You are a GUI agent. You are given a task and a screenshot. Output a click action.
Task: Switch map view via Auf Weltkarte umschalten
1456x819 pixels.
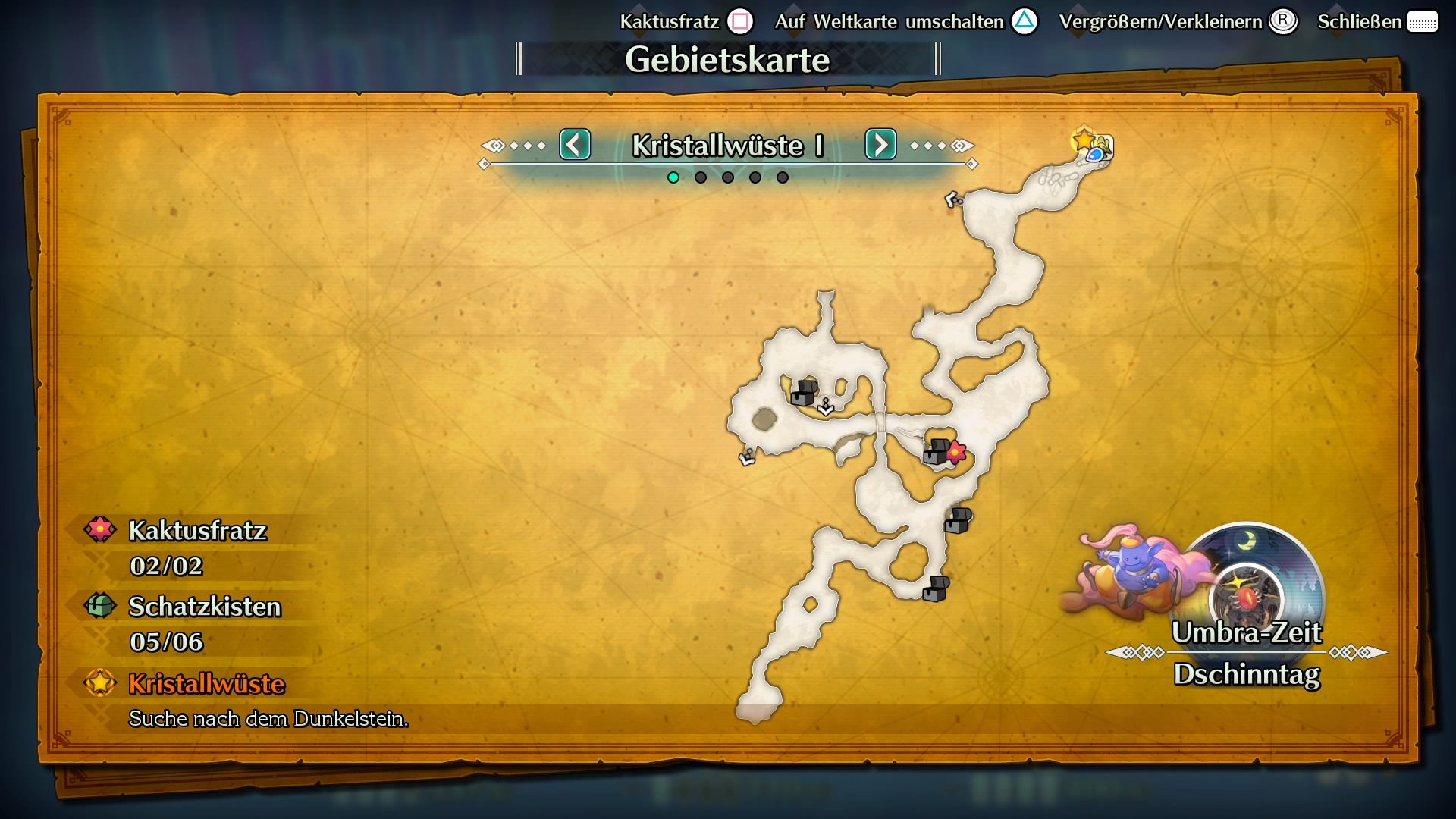coord(1026,21)
